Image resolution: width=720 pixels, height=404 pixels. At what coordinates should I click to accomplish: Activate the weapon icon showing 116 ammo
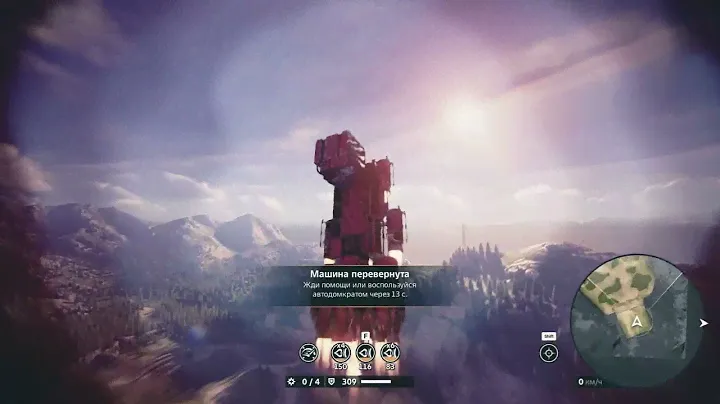point(365,352)
